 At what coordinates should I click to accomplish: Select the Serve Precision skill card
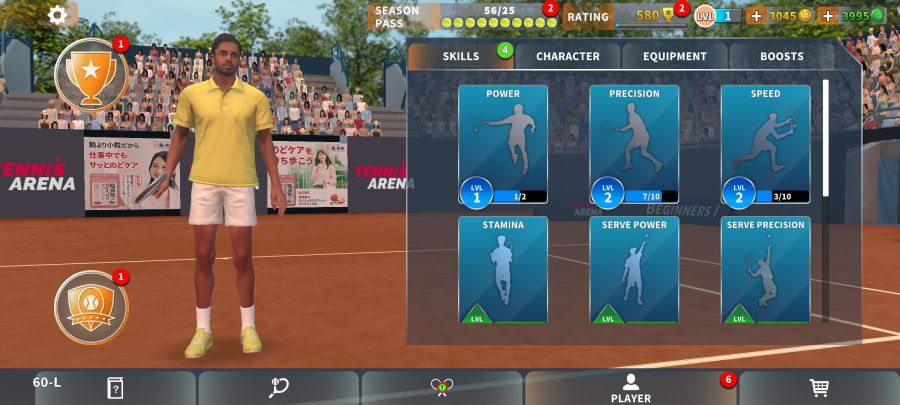point(765,270)
